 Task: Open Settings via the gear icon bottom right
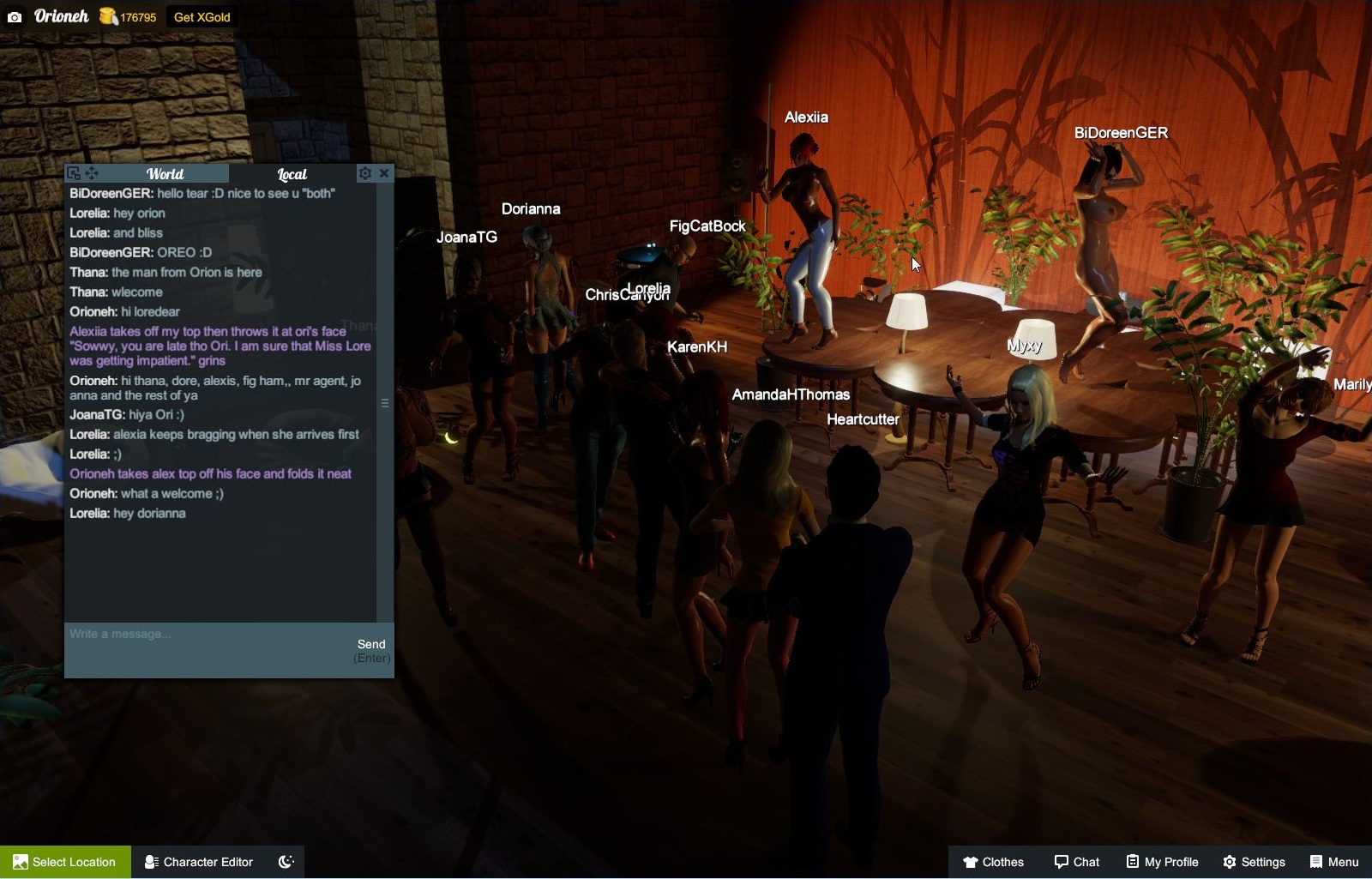click(x=1230, y=862)
